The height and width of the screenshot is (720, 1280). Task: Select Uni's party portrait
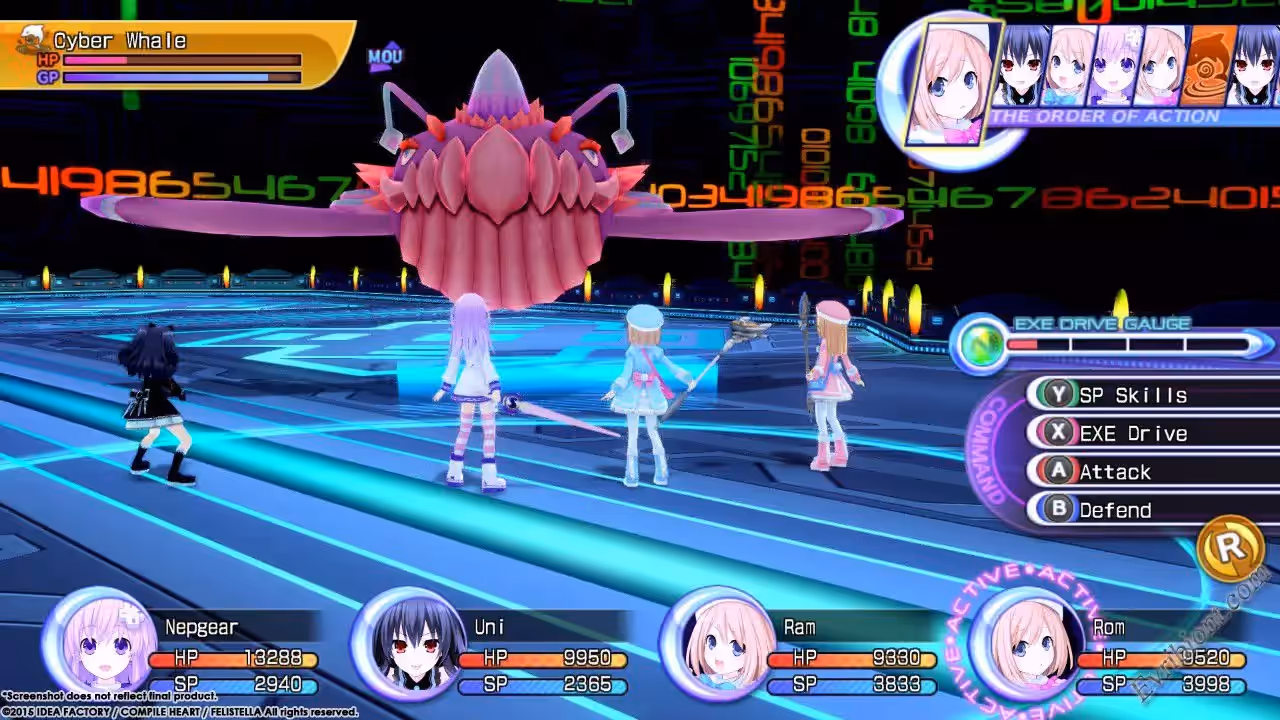(410, 645)
